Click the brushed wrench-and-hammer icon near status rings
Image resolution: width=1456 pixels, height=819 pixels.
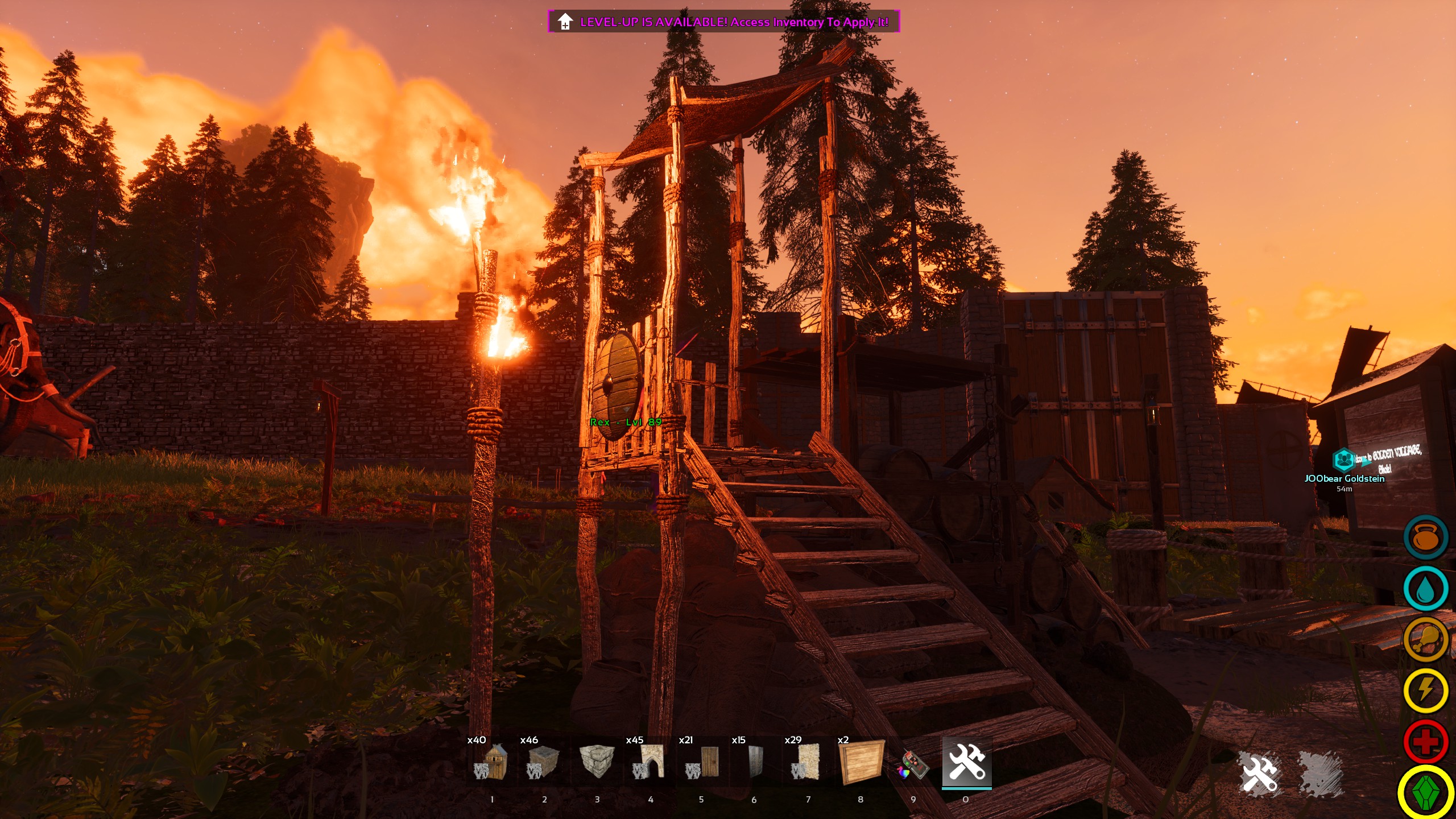click(1260, 773)
